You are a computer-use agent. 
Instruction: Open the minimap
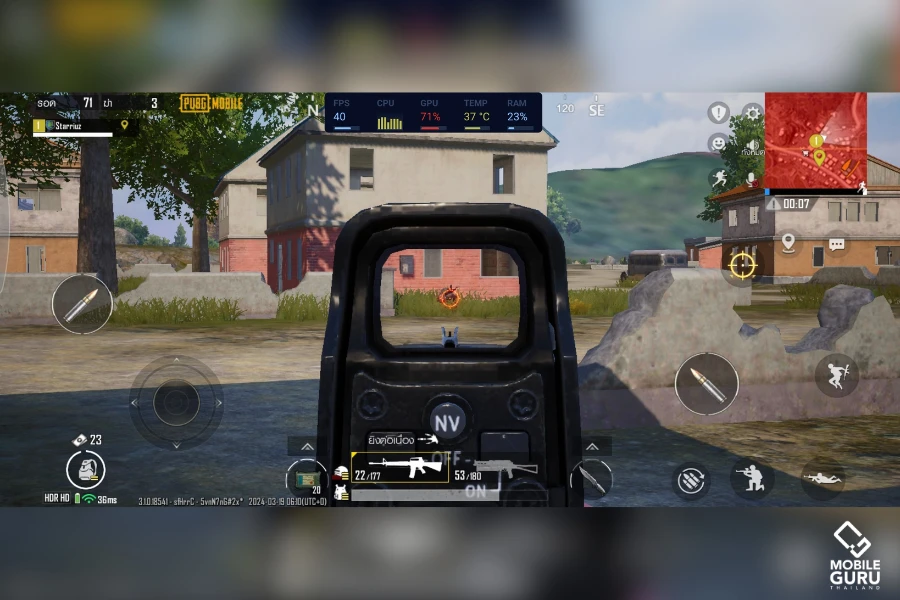(x=815, y=141)
